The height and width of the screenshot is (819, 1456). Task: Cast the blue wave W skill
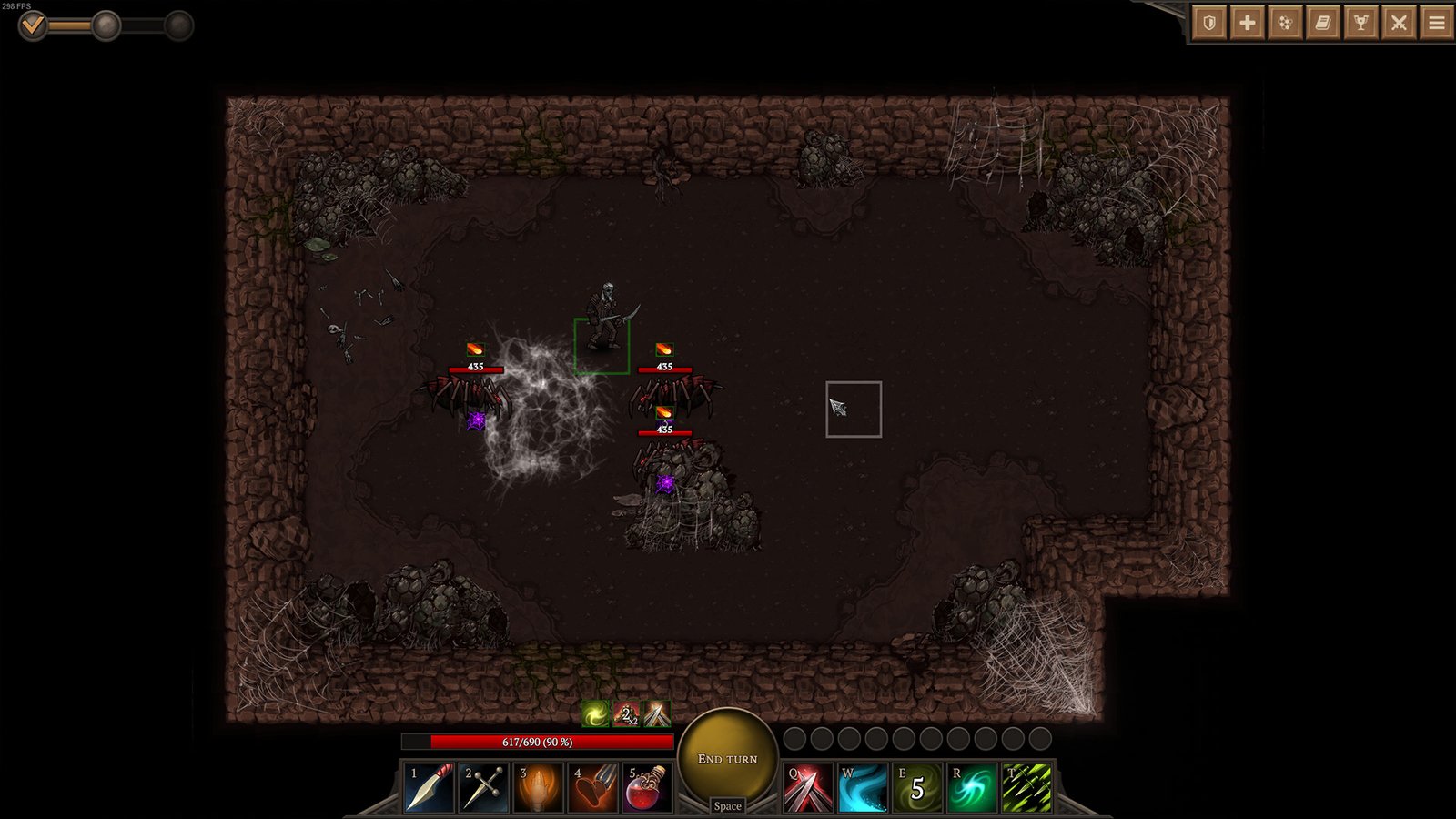coord(863,787)
